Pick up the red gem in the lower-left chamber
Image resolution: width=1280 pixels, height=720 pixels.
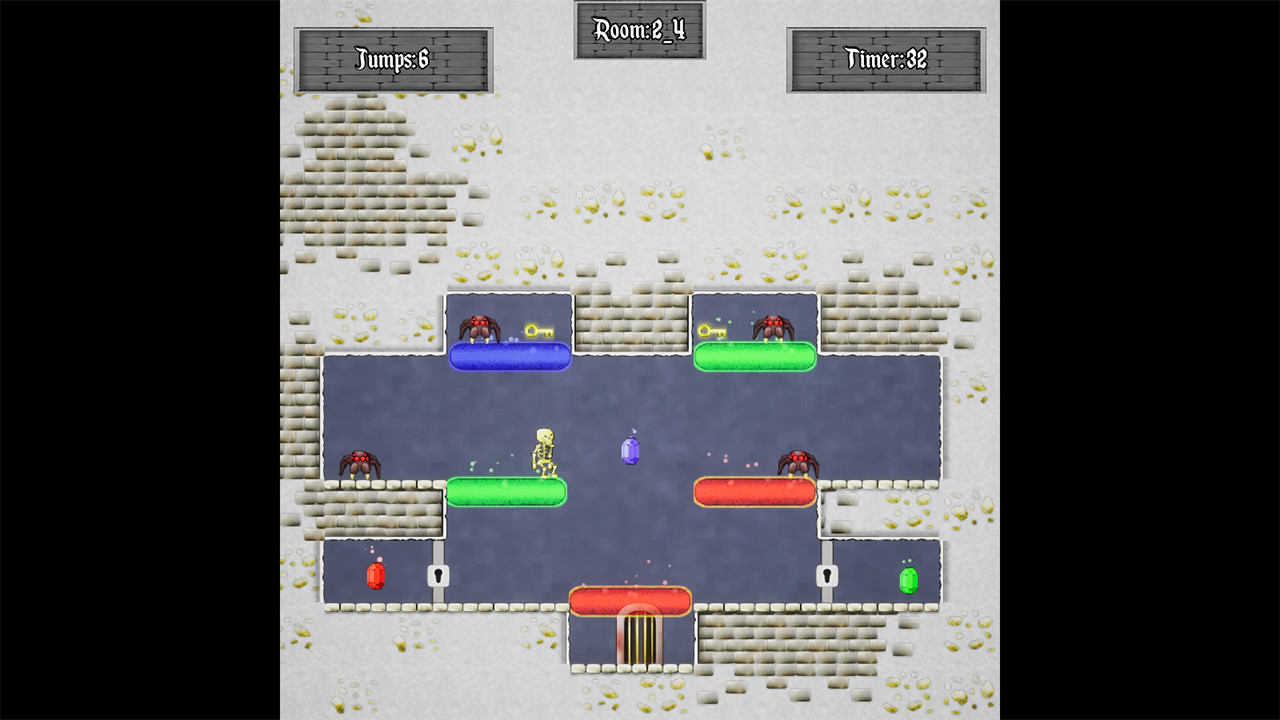[x=374, y=574]
